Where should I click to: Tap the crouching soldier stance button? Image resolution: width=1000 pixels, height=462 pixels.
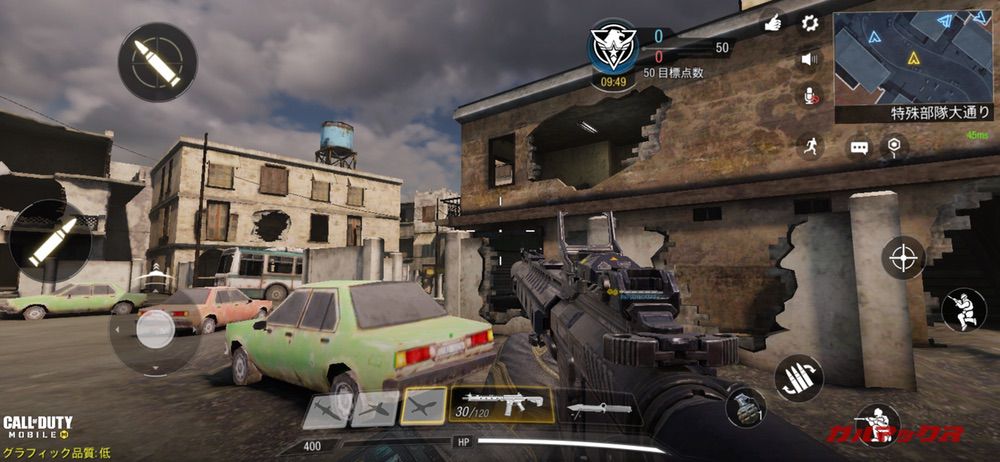click(963, 310)
